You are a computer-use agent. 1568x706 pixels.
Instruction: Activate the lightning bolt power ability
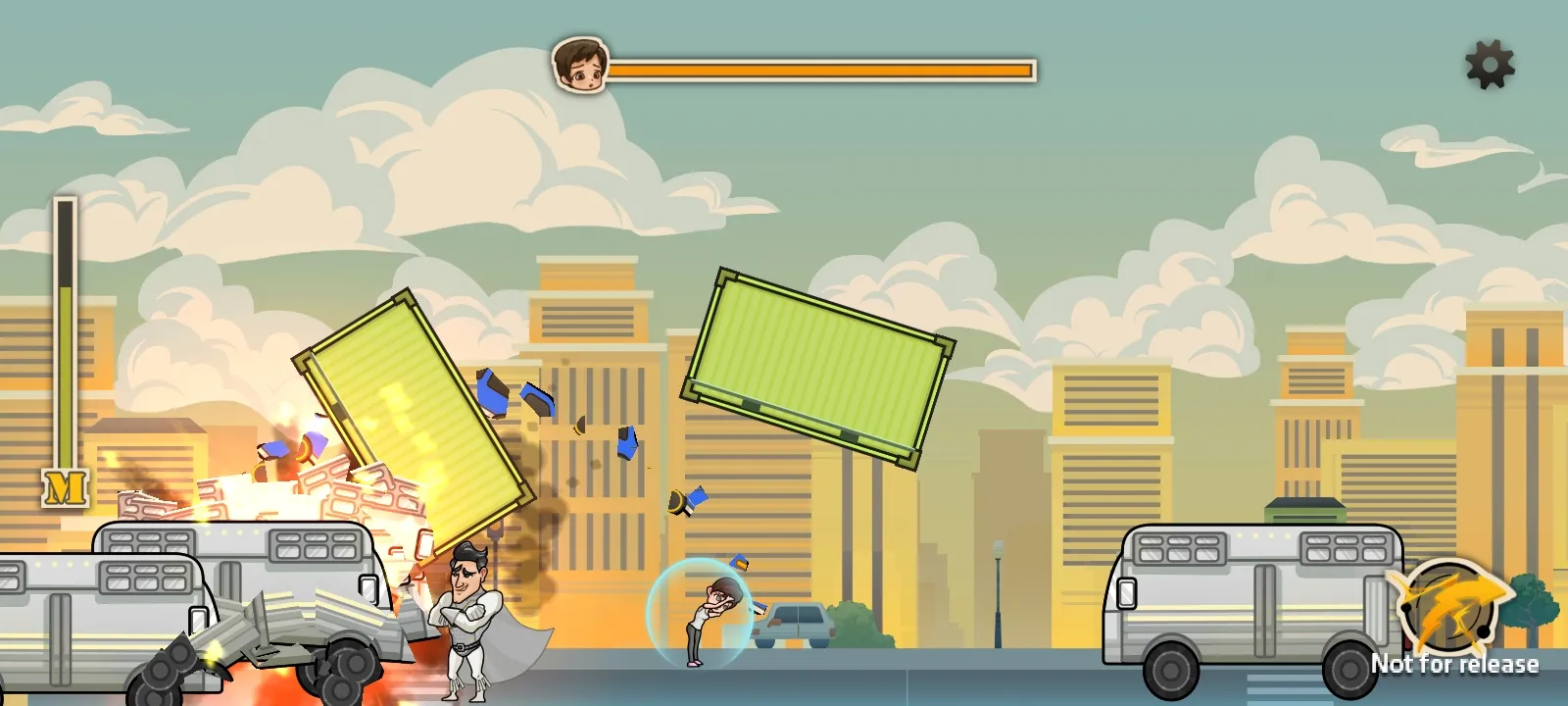pyautogui.click(x=1448, y=606)
